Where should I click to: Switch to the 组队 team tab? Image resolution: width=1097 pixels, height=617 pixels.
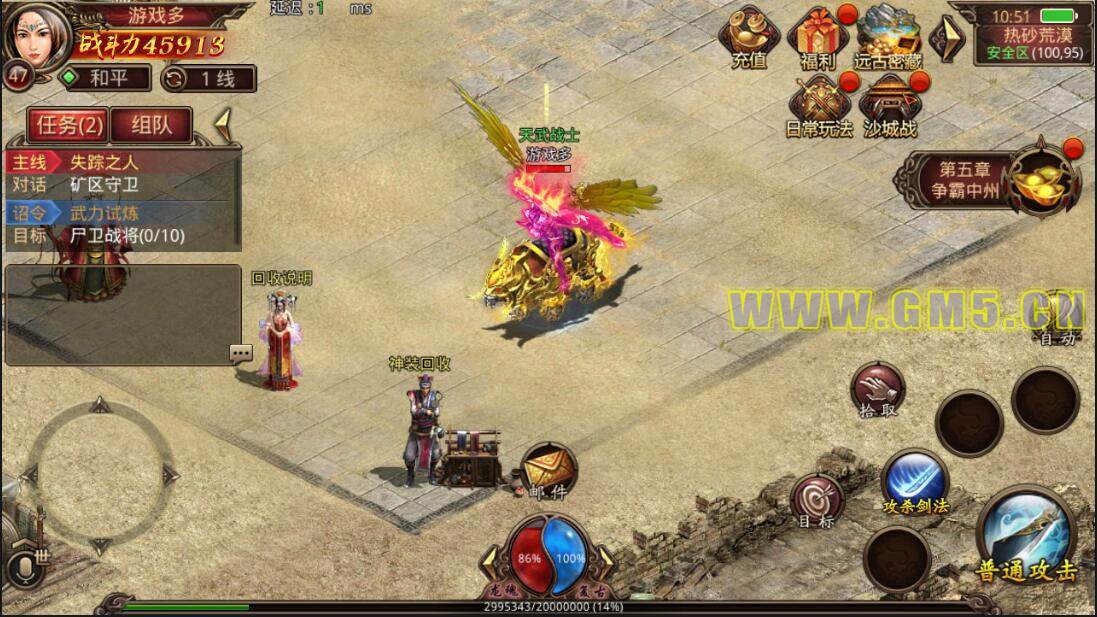(x=149, y=125)
